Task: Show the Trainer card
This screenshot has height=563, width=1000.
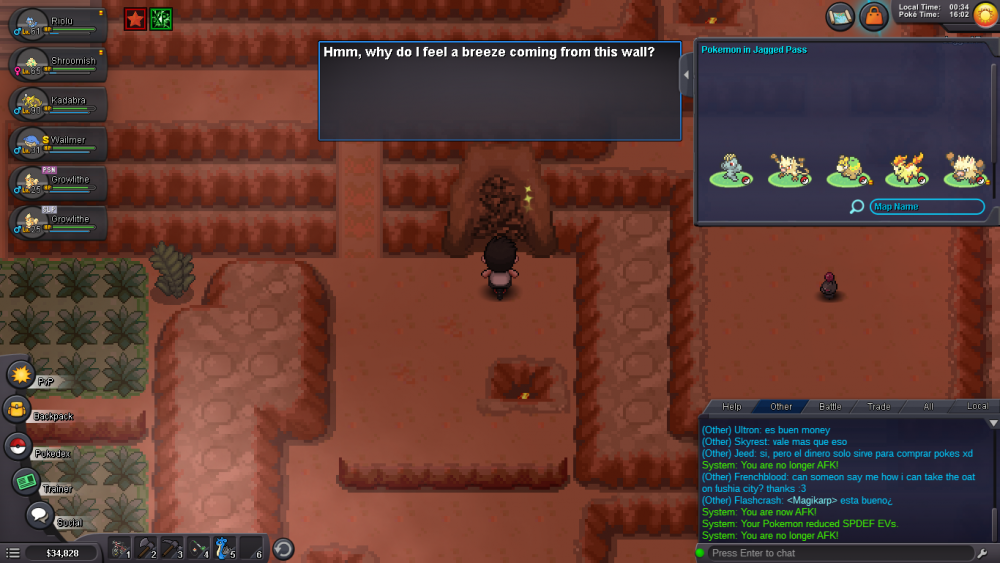Action: pyautogui.click(x=26, y=481)
